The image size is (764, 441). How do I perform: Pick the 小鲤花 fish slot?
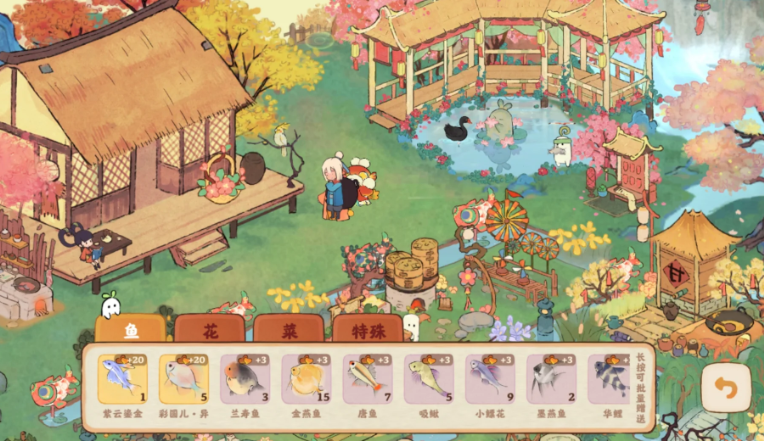(x=491, y=379)
